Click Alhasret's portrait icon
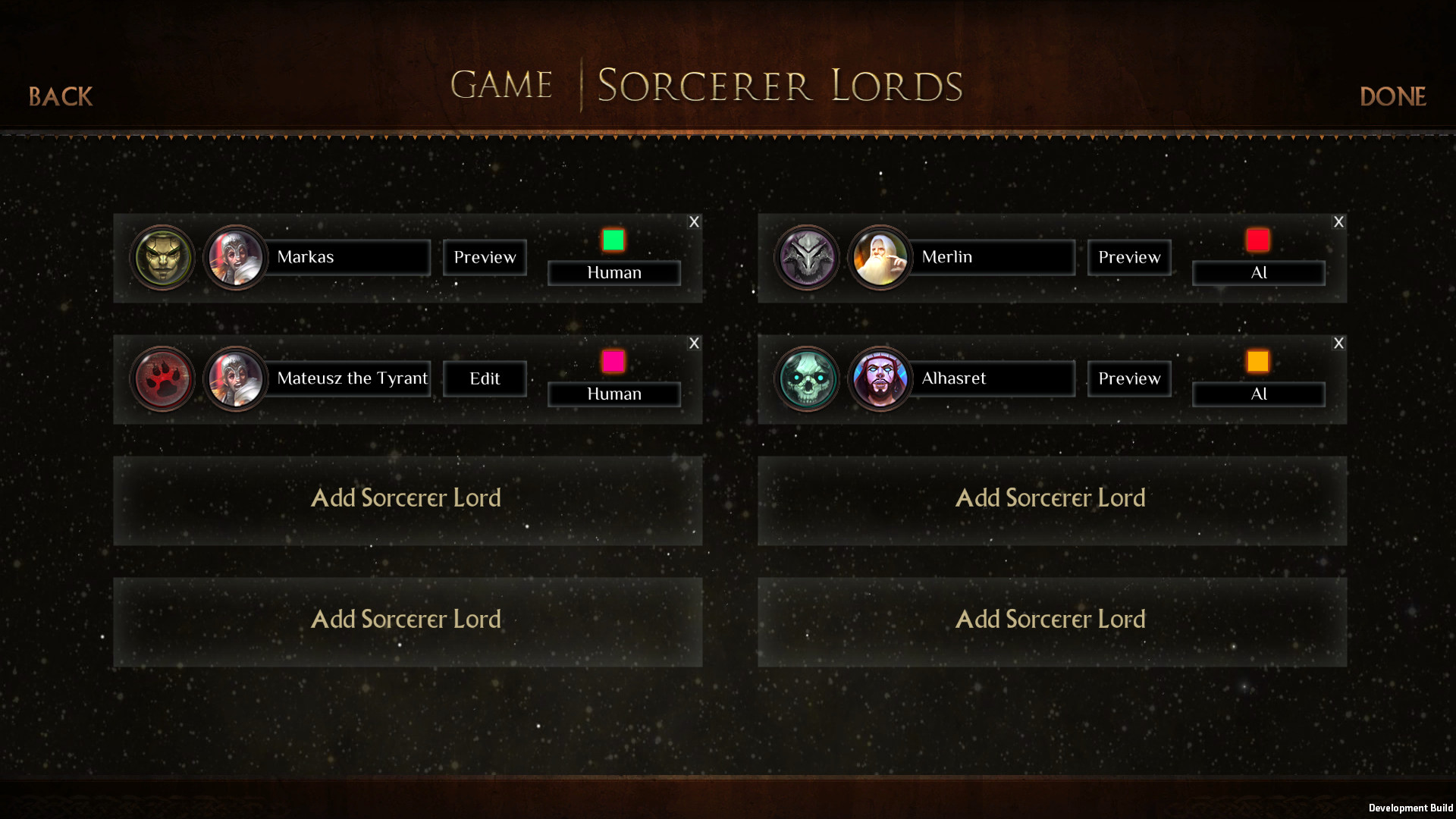 click(880, 378)
